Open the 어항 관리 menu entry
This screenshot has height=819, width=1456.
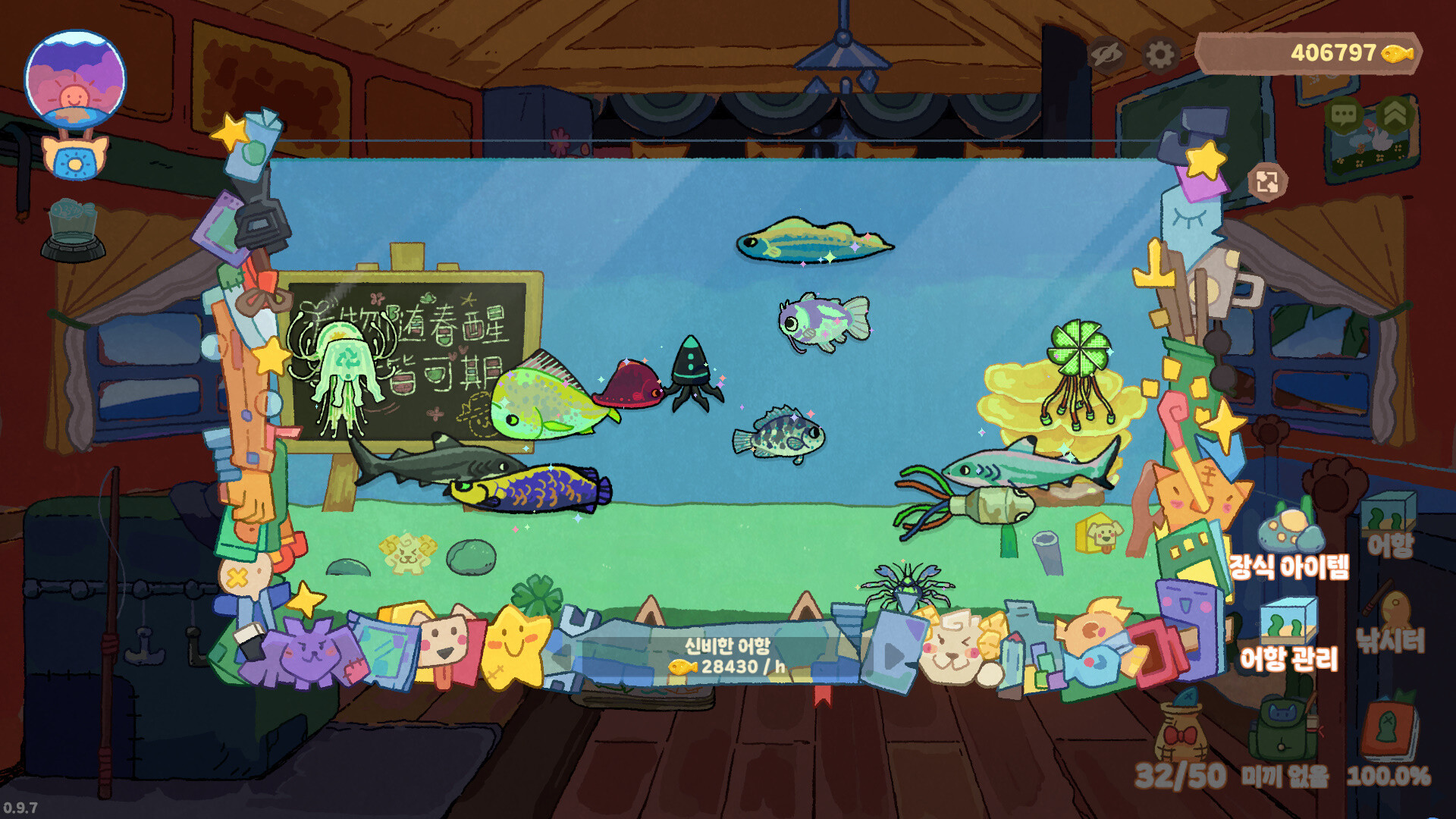[x=1288, y=657]
